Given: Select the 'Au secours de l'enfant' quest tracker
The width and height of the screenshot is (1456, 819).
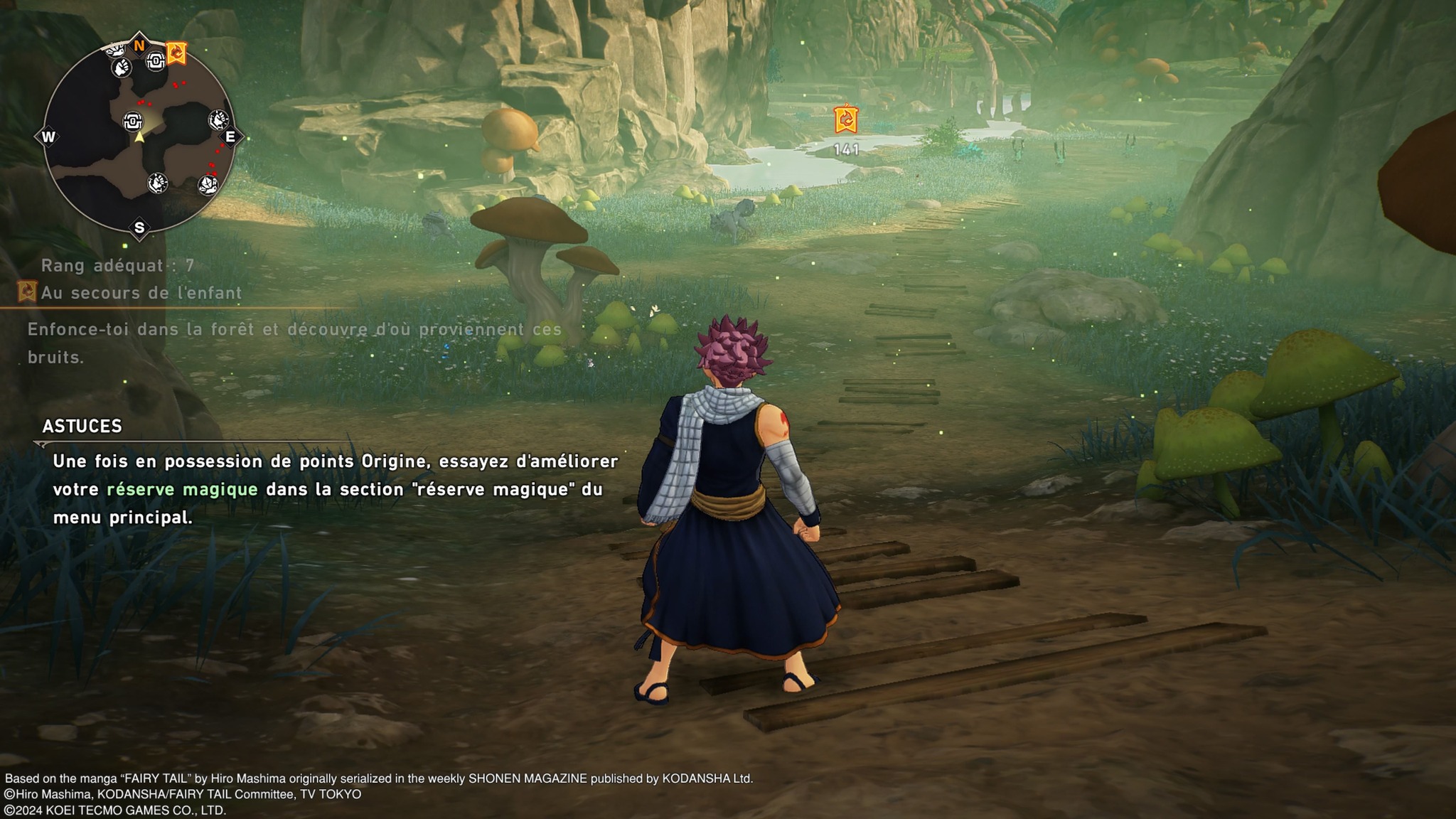Looking at the screenshot, I should pos(141,293).
